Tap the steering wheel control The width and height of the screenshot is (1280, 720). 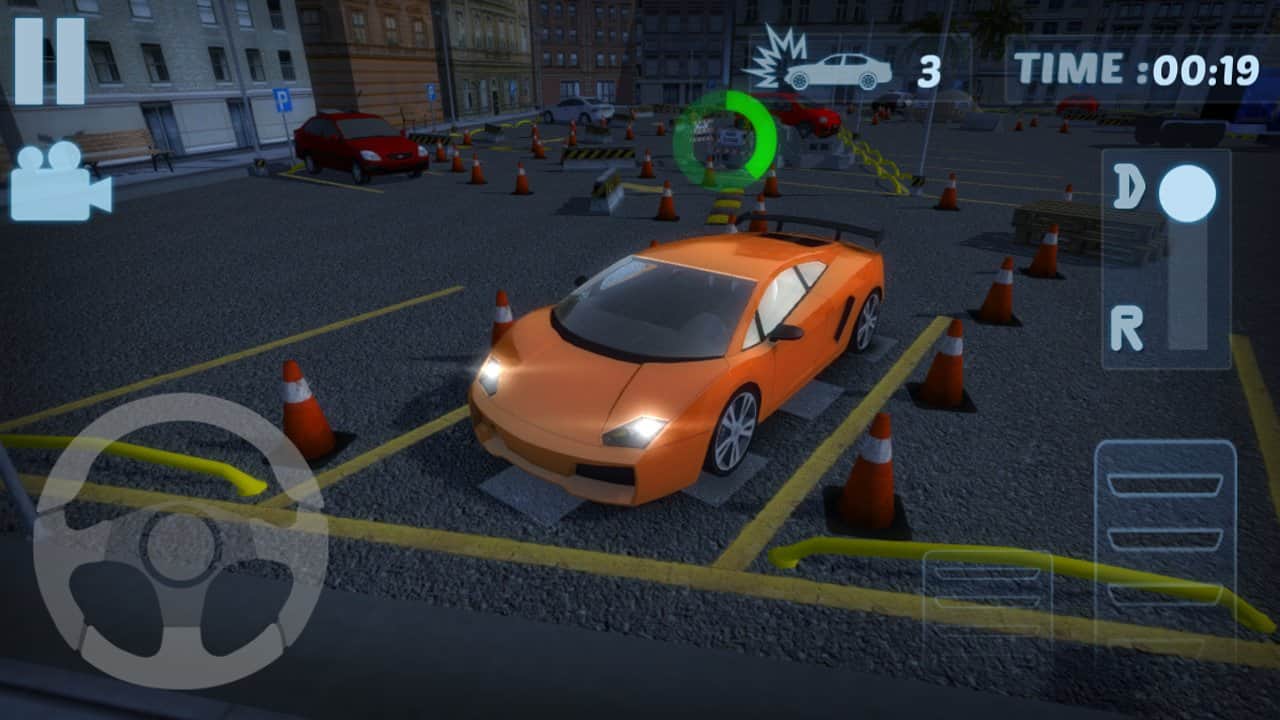pos(181,541)
